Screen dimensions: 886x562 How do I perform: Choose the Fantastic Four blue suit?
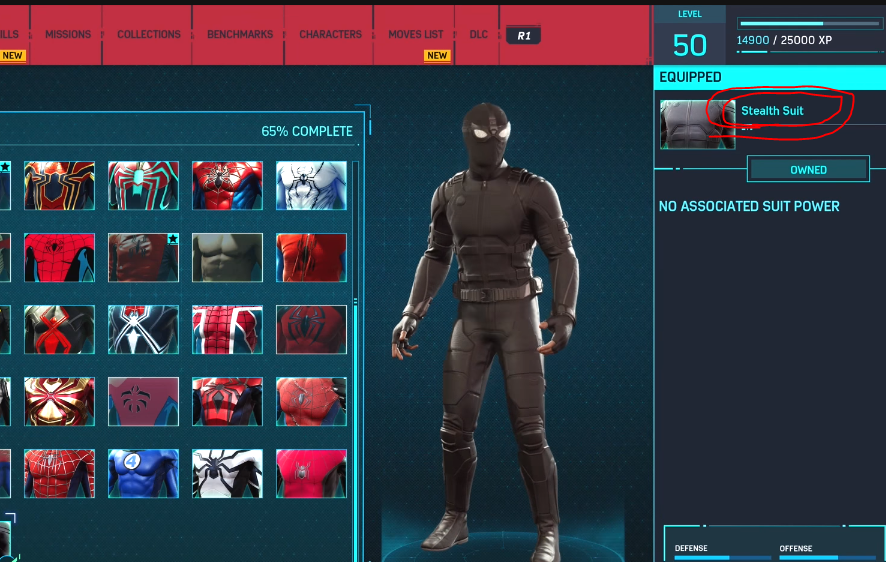pos(143,473)
